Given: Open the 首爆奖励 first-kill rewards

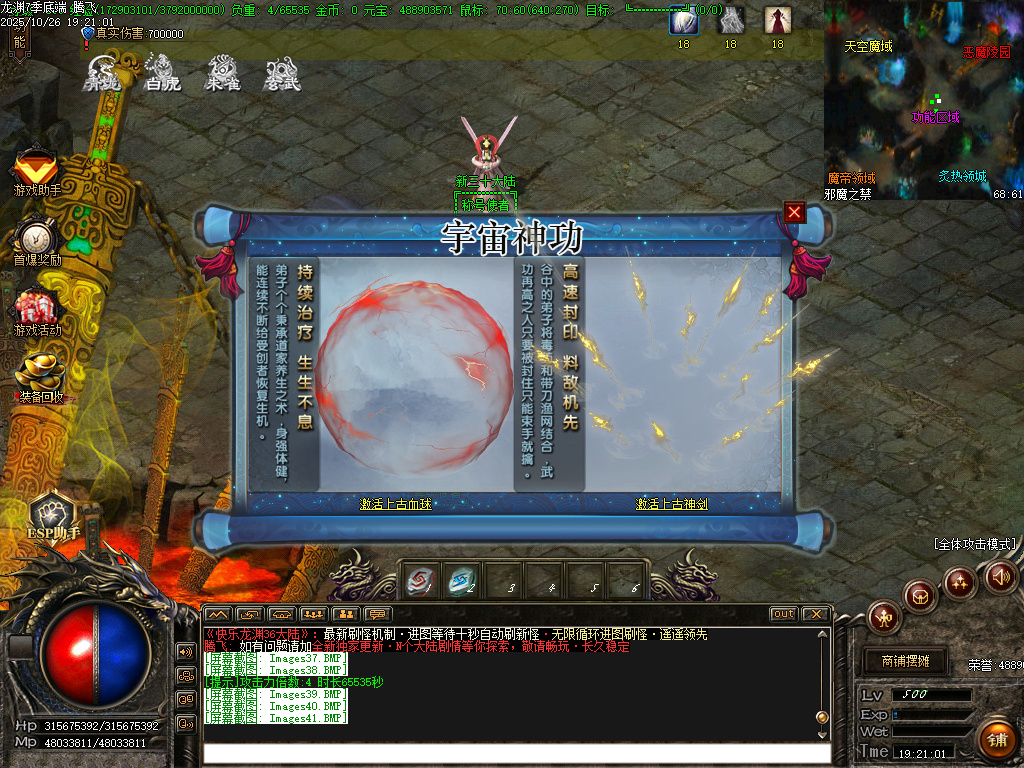Looking at the screenshot, I should coord(37,242).
